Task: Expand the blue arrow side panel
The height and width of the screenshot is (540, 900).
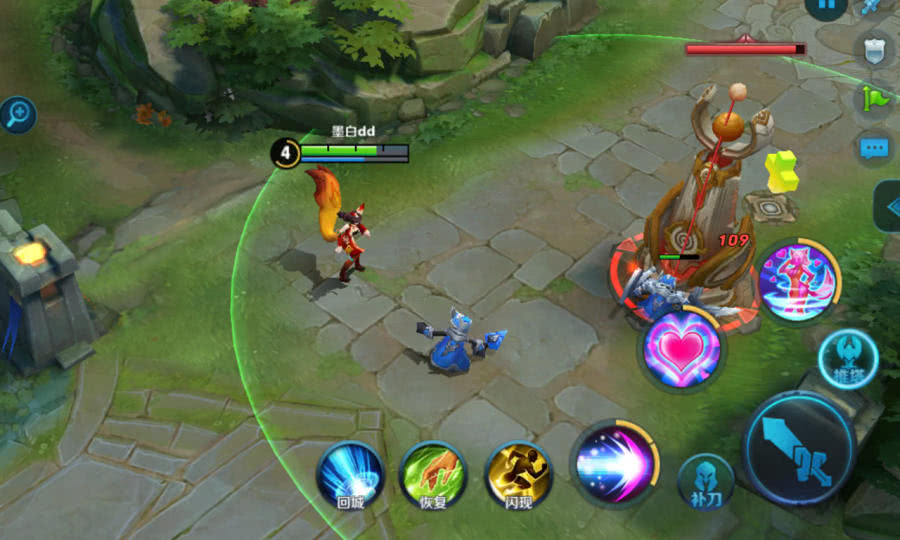Action: (888, 206)
